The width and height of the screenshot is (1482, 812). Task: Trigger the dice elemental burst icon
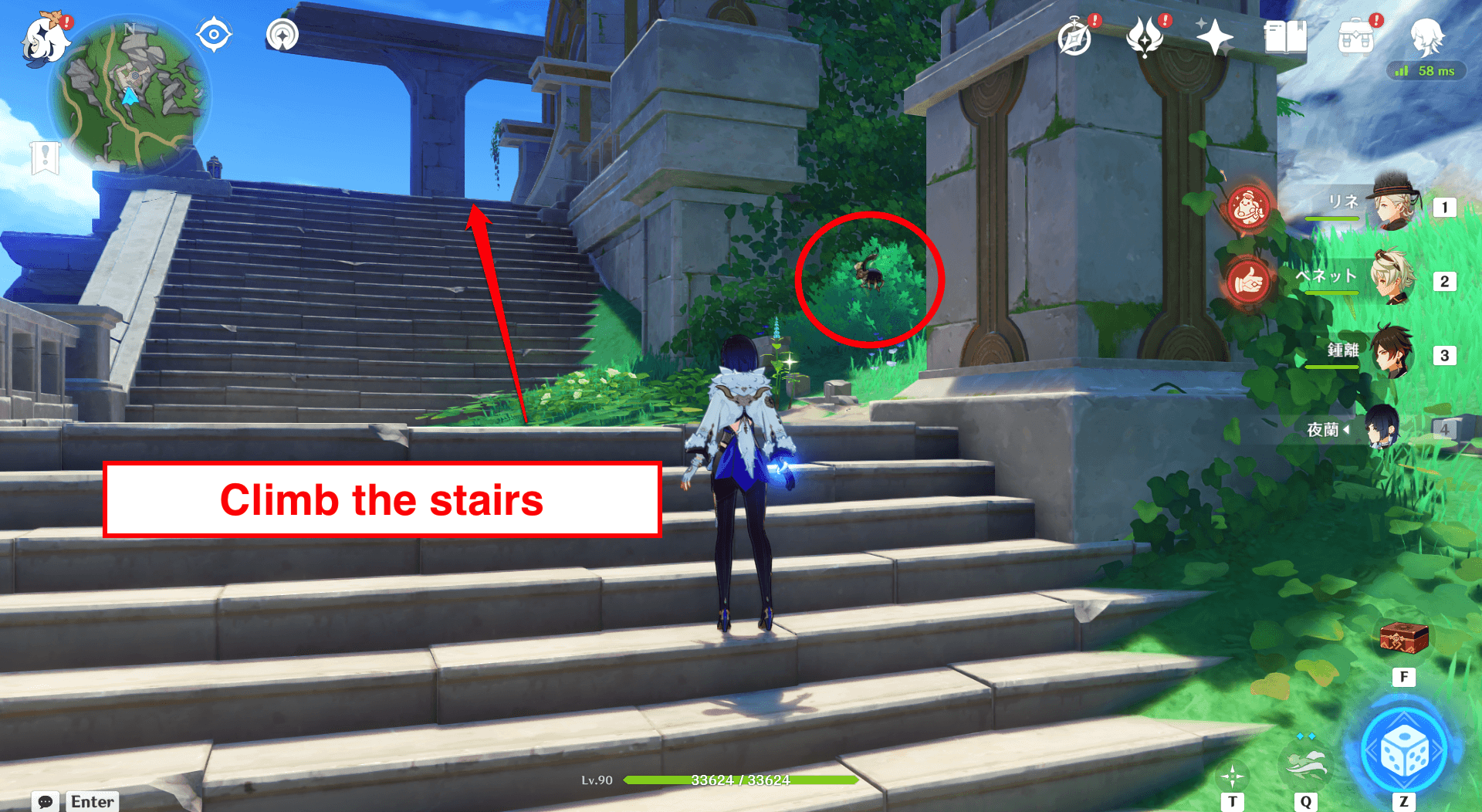(x=1406, y=748)
